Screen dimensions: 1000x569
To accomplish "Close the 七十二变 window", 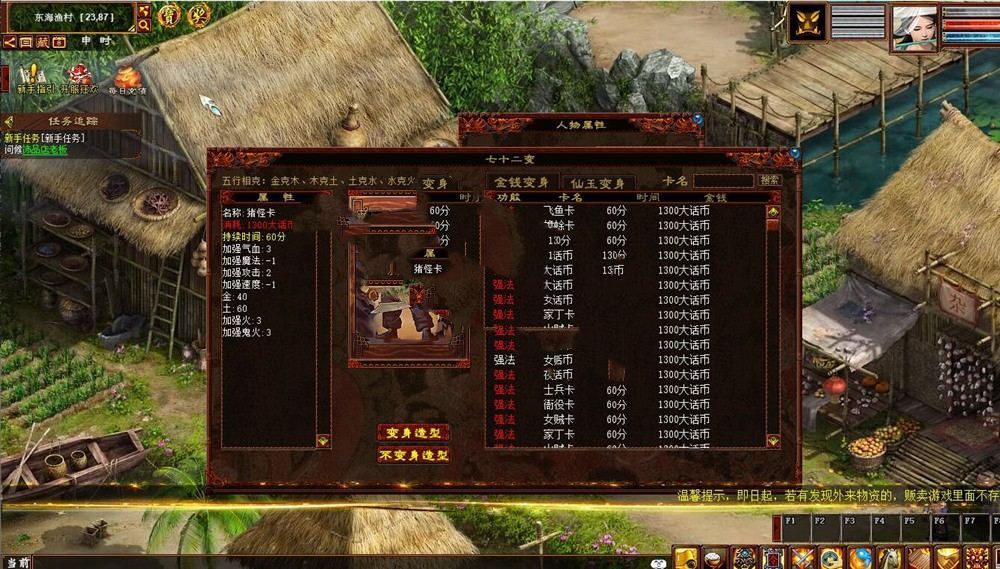I will click(794, 153).
